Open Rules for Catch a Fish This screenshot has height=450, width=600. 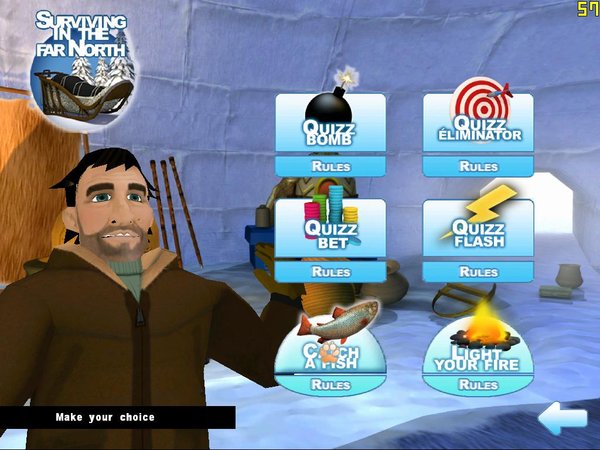[330, 385]
